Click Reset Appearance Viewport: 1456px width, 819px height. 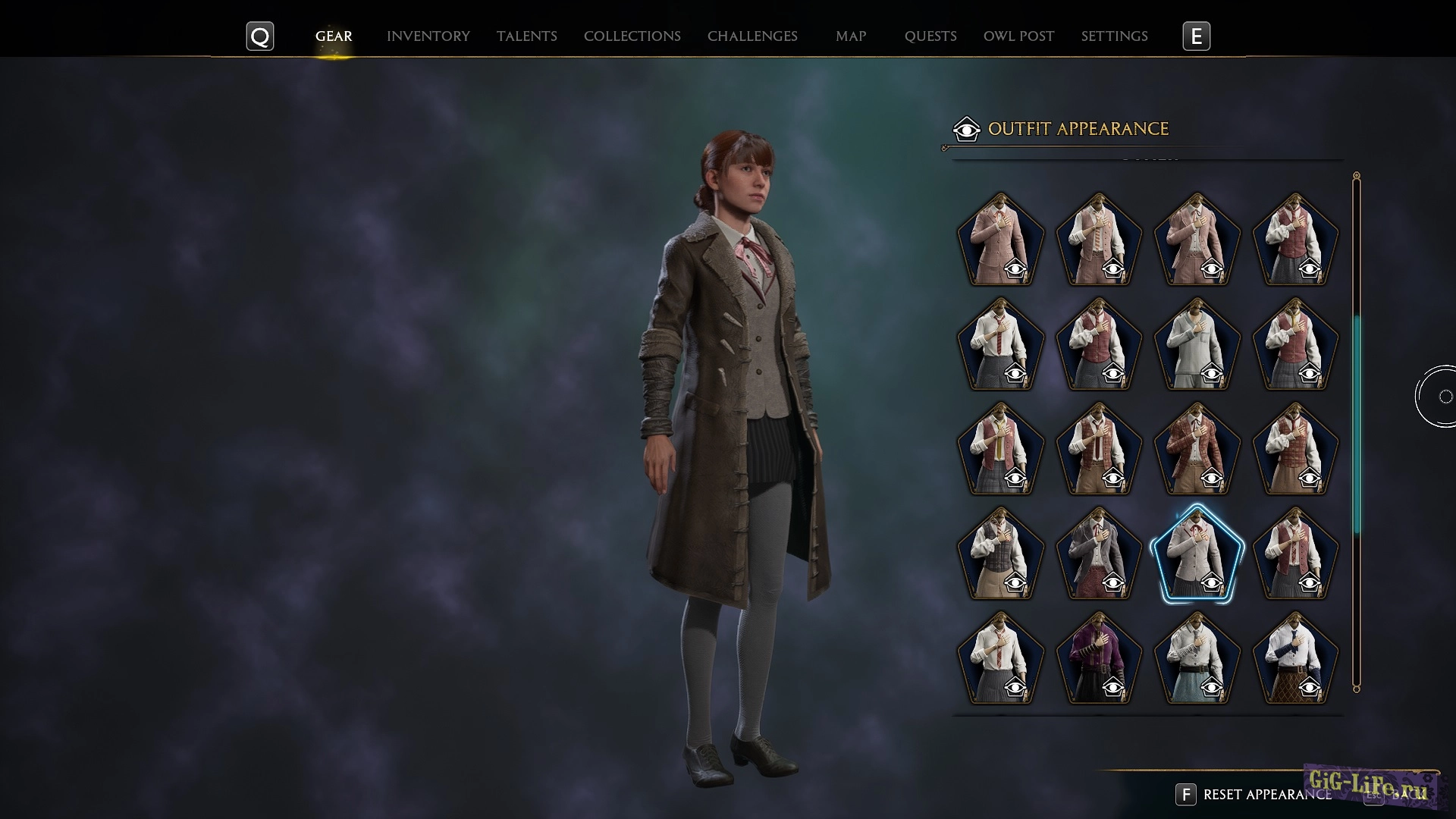(x=1266, y=795)
